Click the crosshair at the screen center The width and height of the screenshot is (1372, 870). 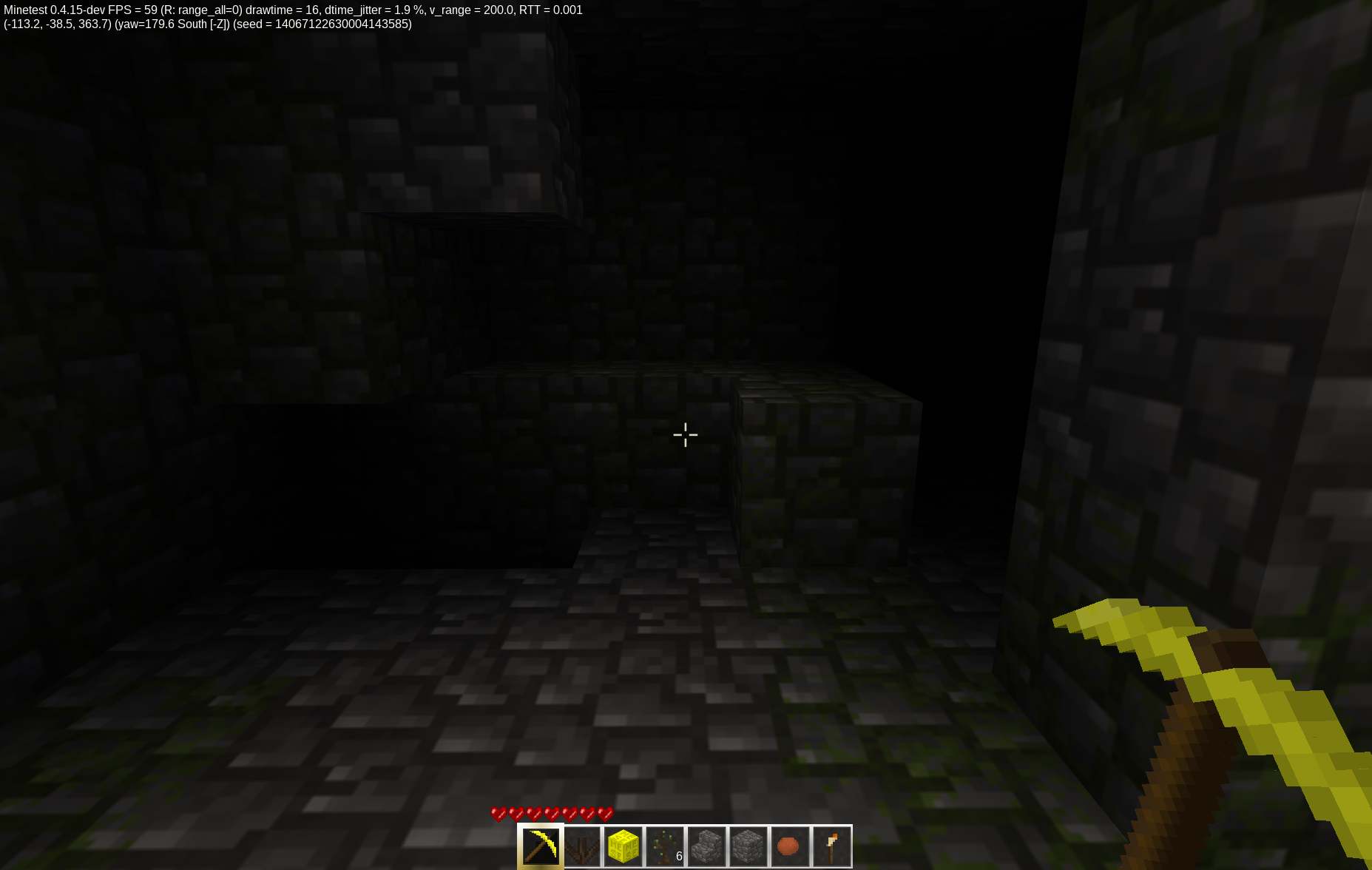pyautogui.click(x=686, y=435)
